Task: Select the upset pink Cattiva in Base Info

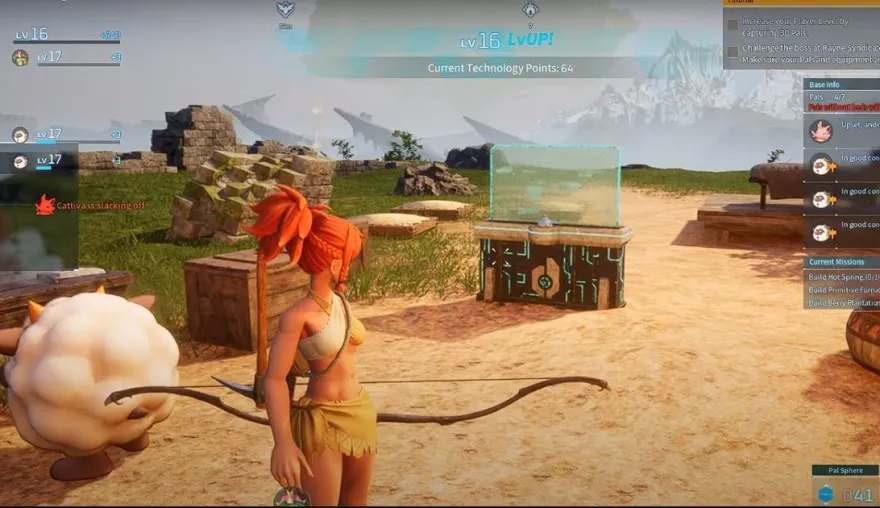Action: [x=821, y=131]
